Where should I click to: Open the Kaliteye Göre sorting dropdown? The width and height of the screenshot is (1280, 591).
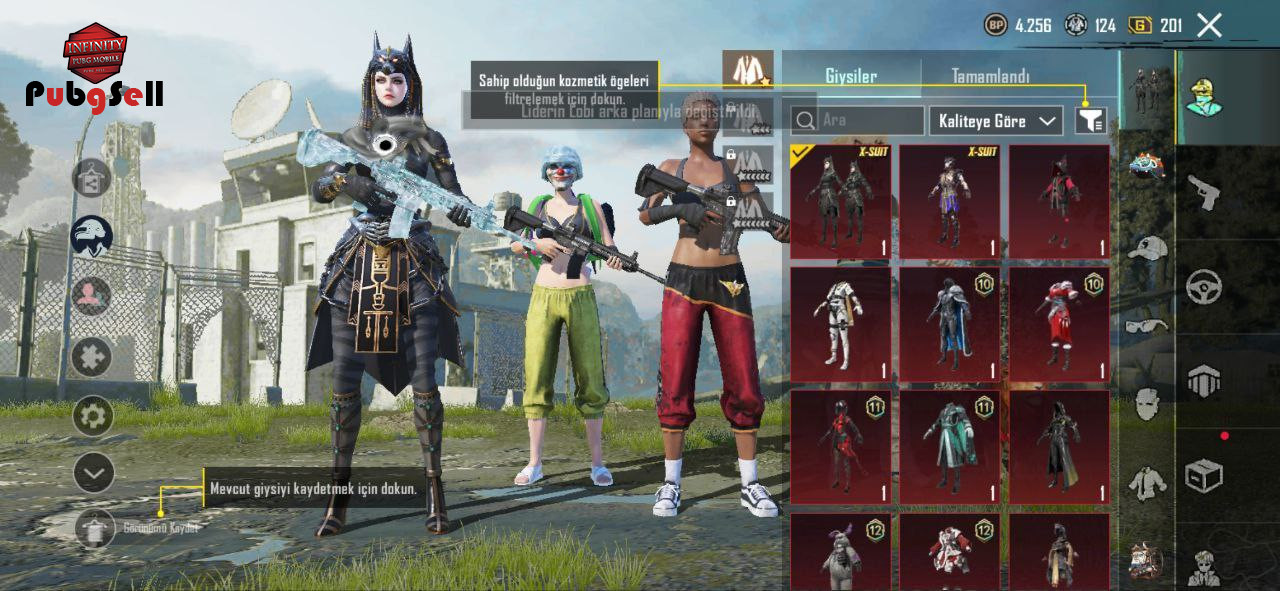pyautogui.click(x=995, y=121)
